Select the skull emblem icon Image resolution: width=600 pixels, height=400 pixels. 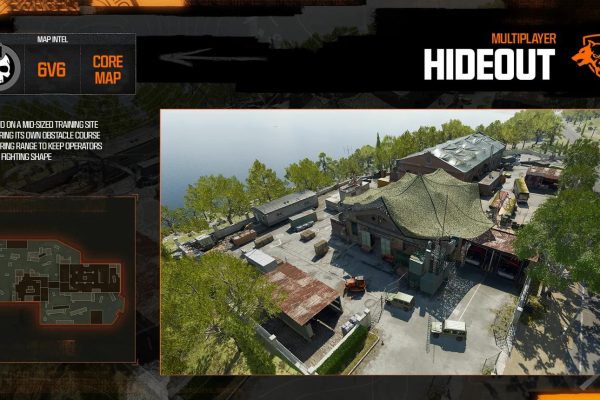pos(11,67)
